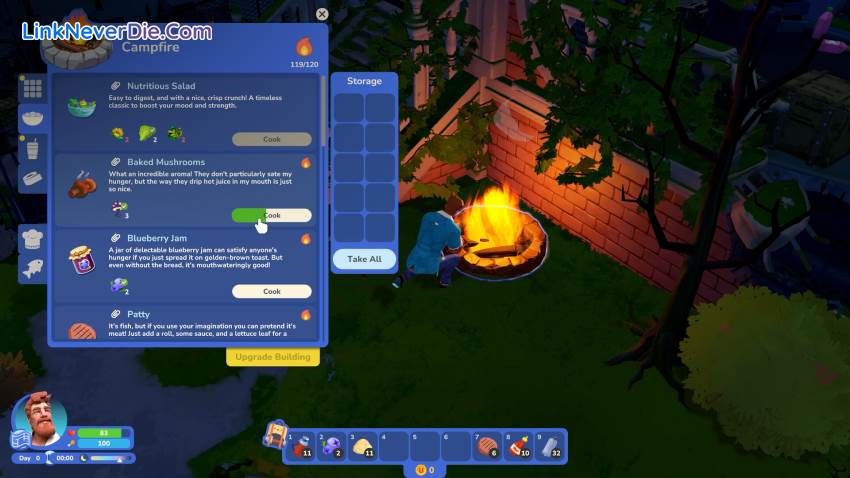
Task: Select the food bowl category tab
Action: 32,118
